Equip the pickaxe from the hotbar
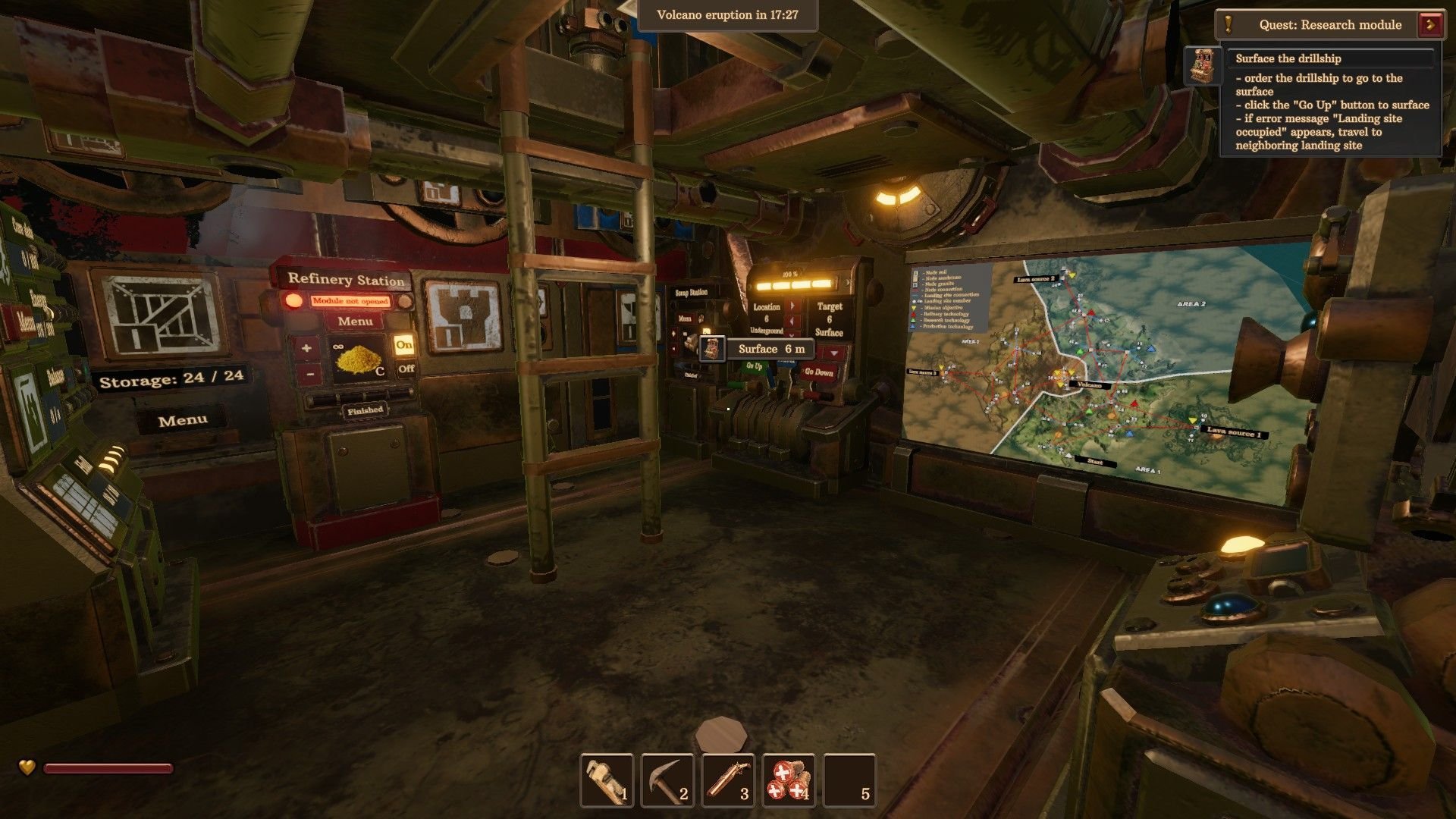1456x819 pixels. point(667,780)
